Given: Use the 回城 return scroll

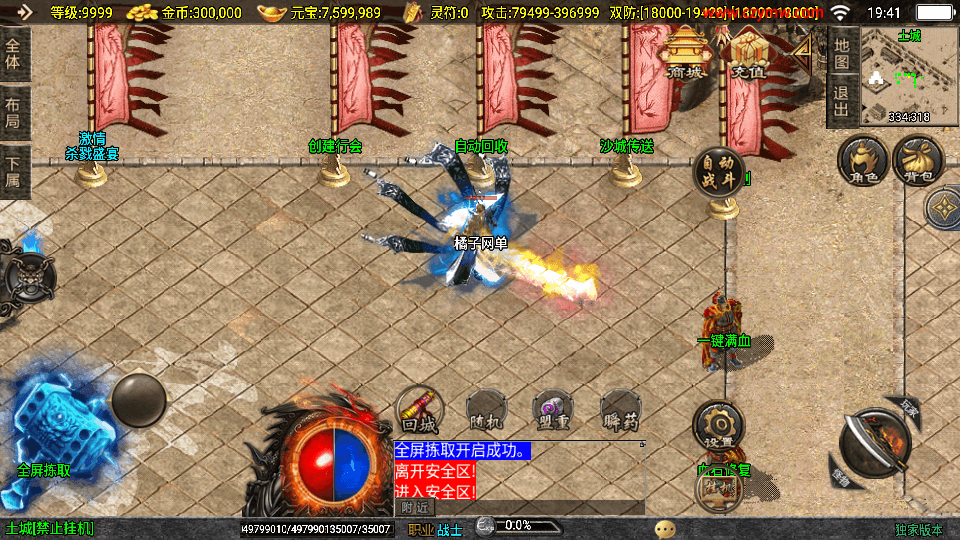Looking at the screenshot, I should tap(421, 409).
